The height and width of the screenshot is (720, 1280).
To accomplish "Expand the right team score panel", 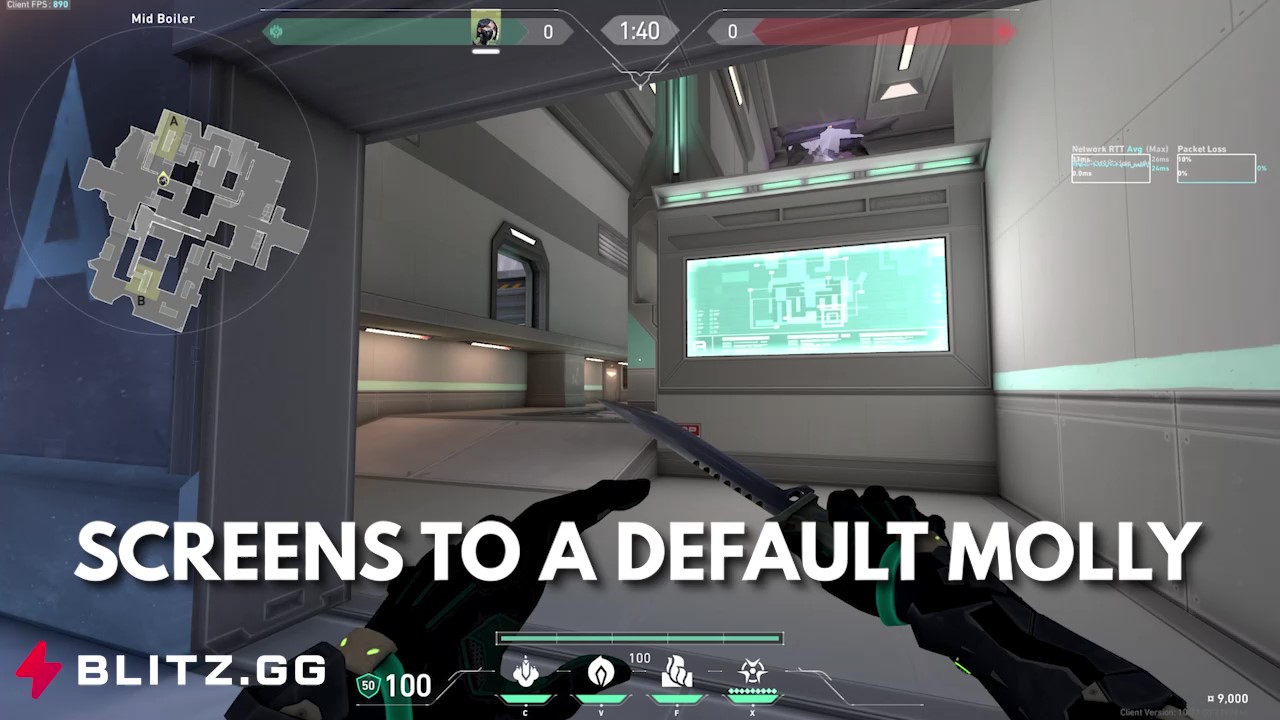I will coord(733,31).
